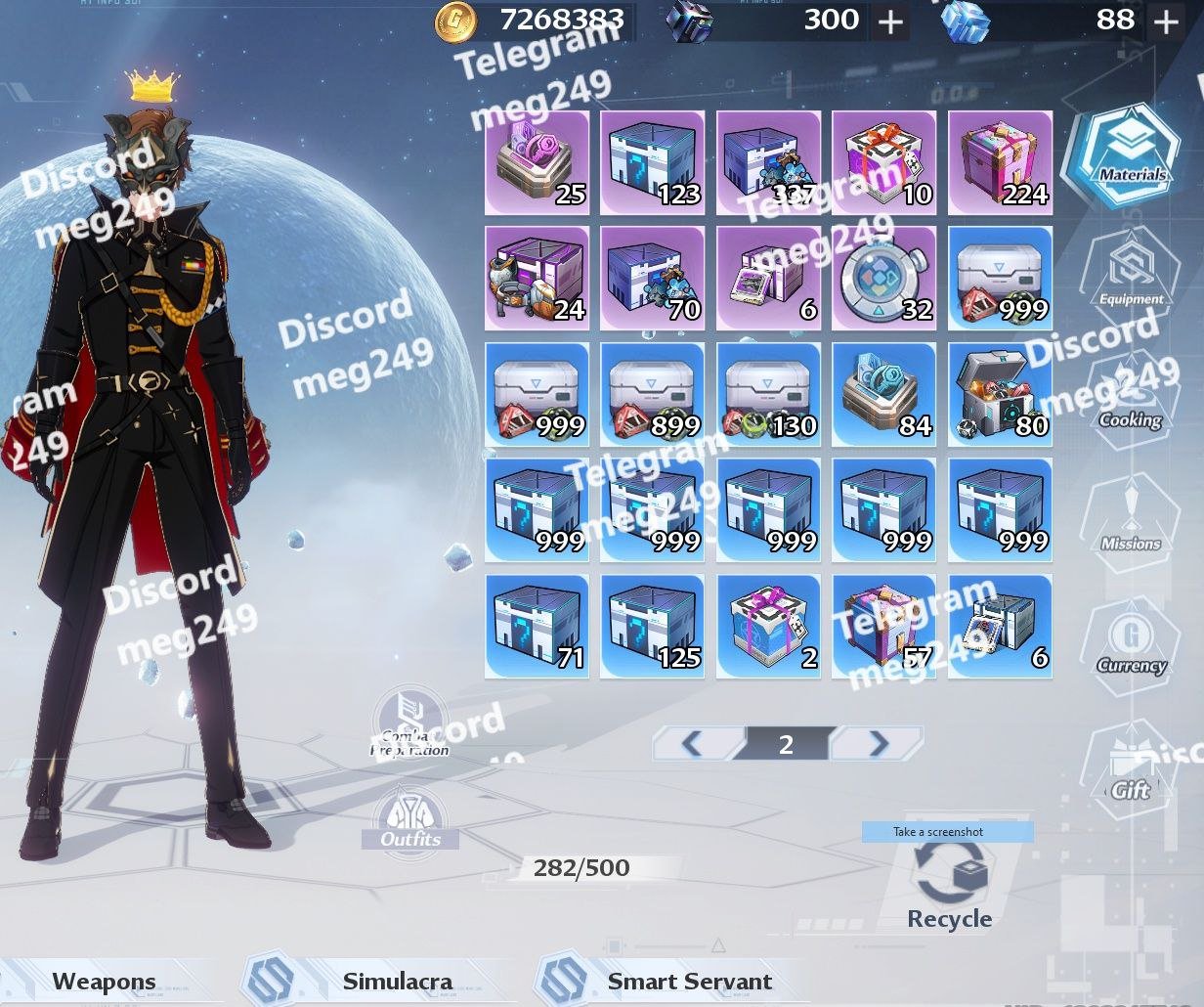This screenshot has width=1204, height=1007.
Task: Click the Recycle button
Action: [x=949, y=885]
